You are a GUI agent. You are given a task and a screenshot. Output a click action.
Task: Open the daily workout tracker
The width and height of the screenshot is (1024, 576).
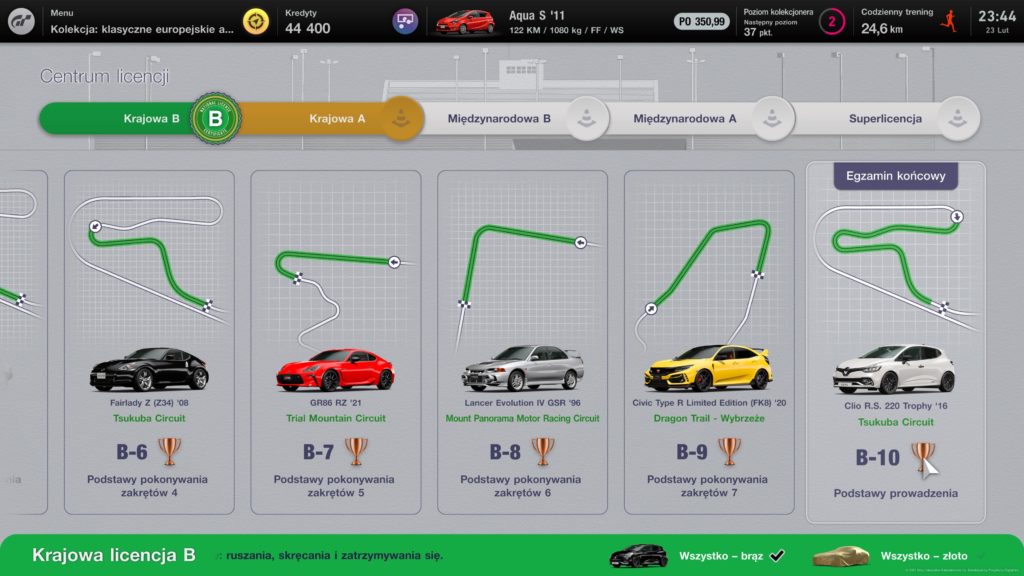click(x=907, y=22)
